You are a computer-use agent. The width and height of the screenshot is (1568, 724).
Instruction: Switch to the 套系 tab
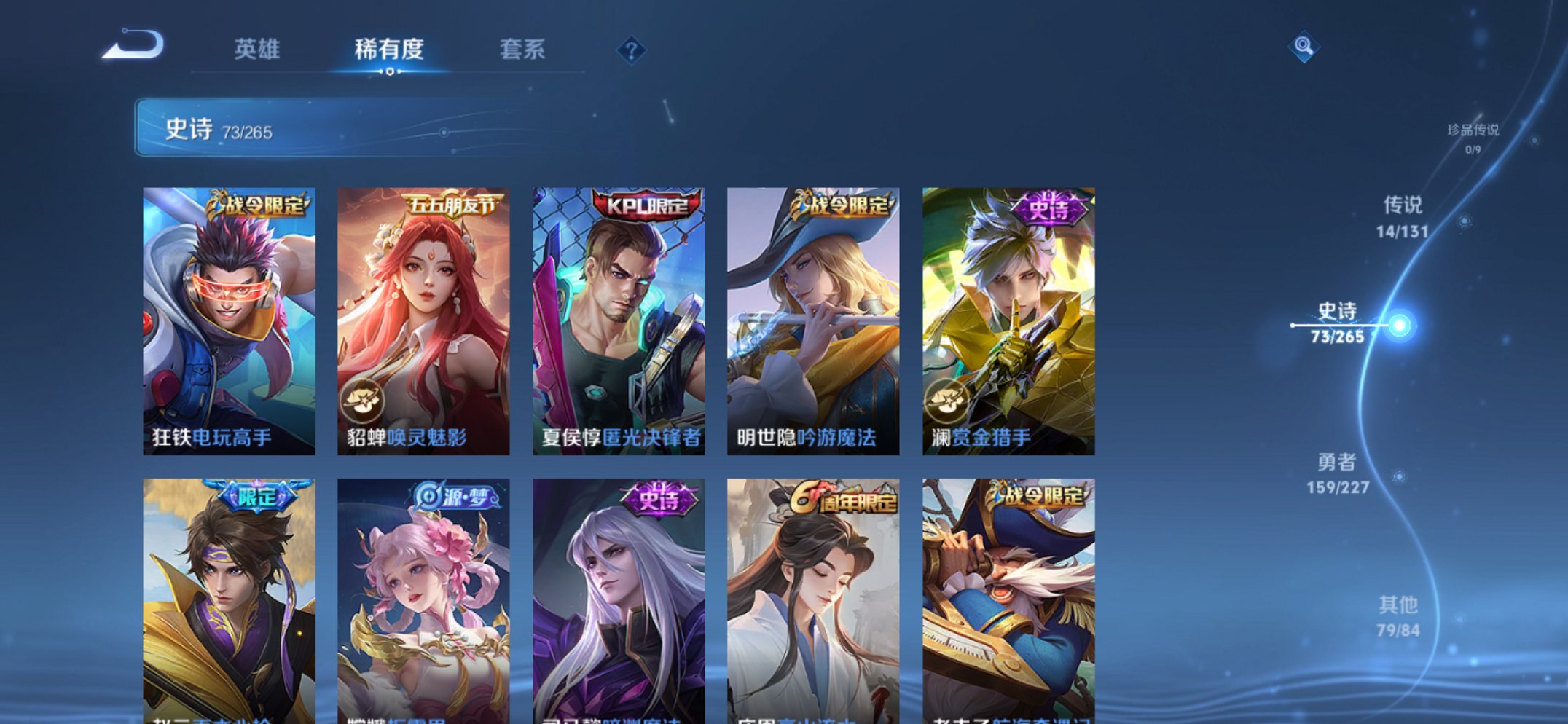[525, 48]
